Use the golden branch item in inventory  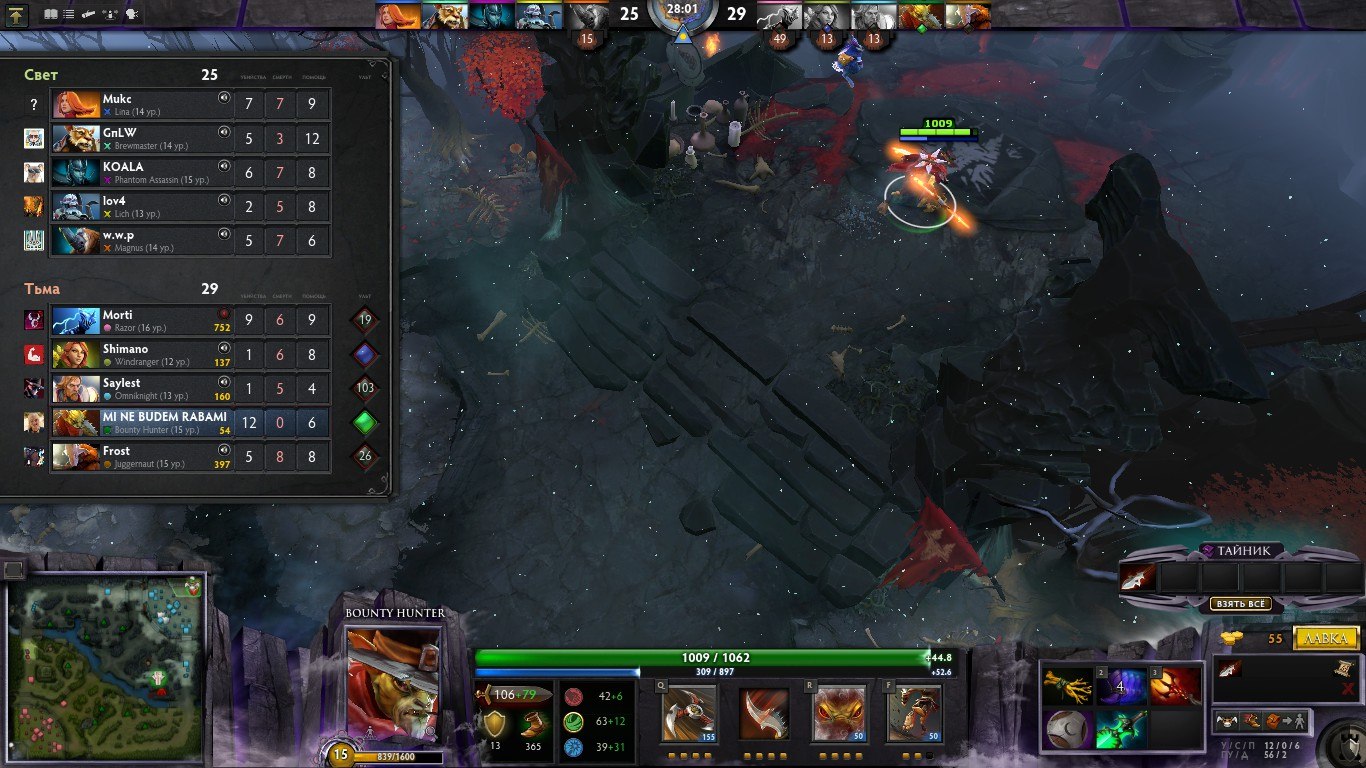(x=1068, y=687)
